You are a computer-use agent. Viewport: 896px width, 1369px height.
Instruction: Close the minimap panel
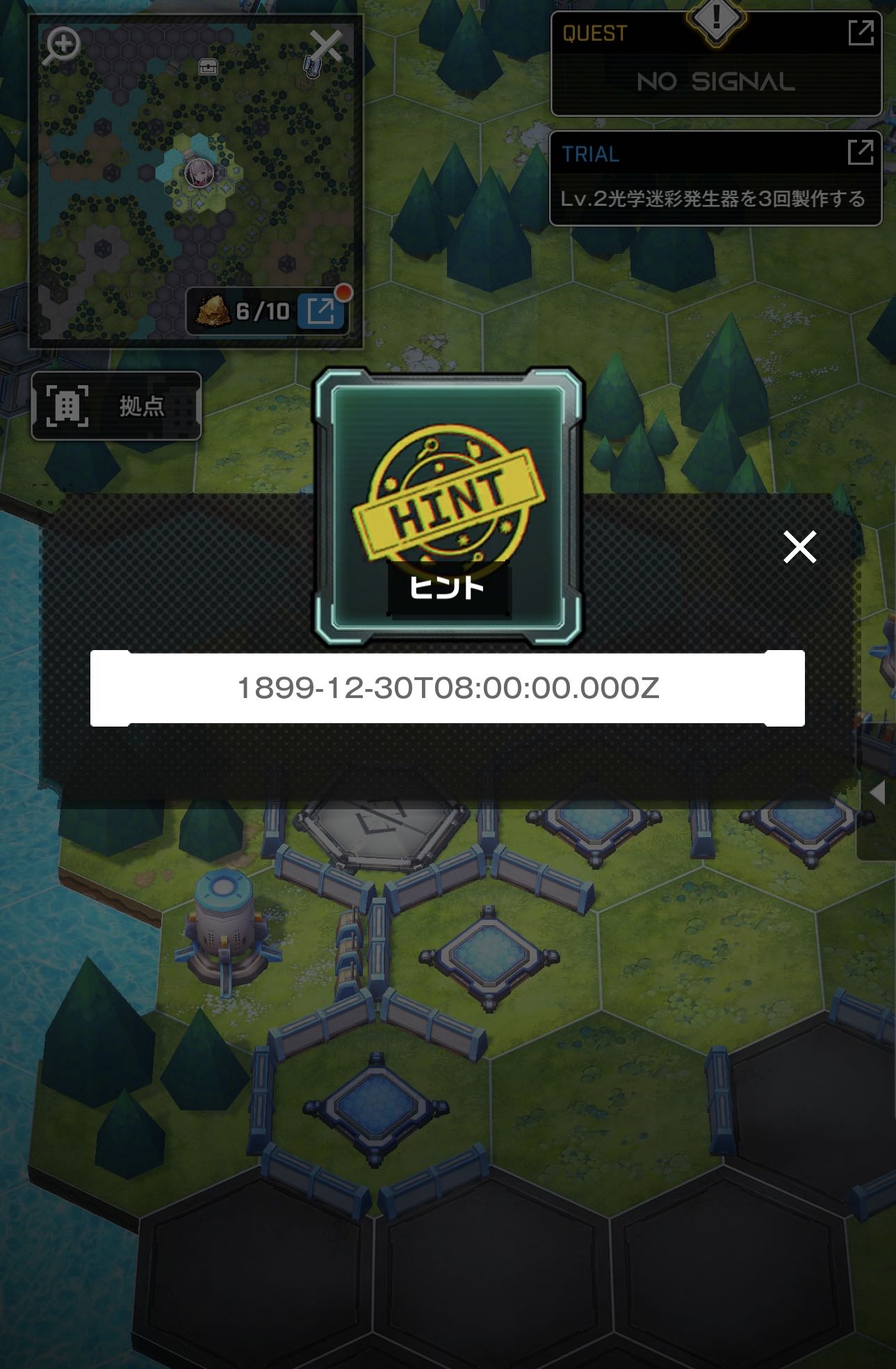pyautogui.click(x=325, y=47)
